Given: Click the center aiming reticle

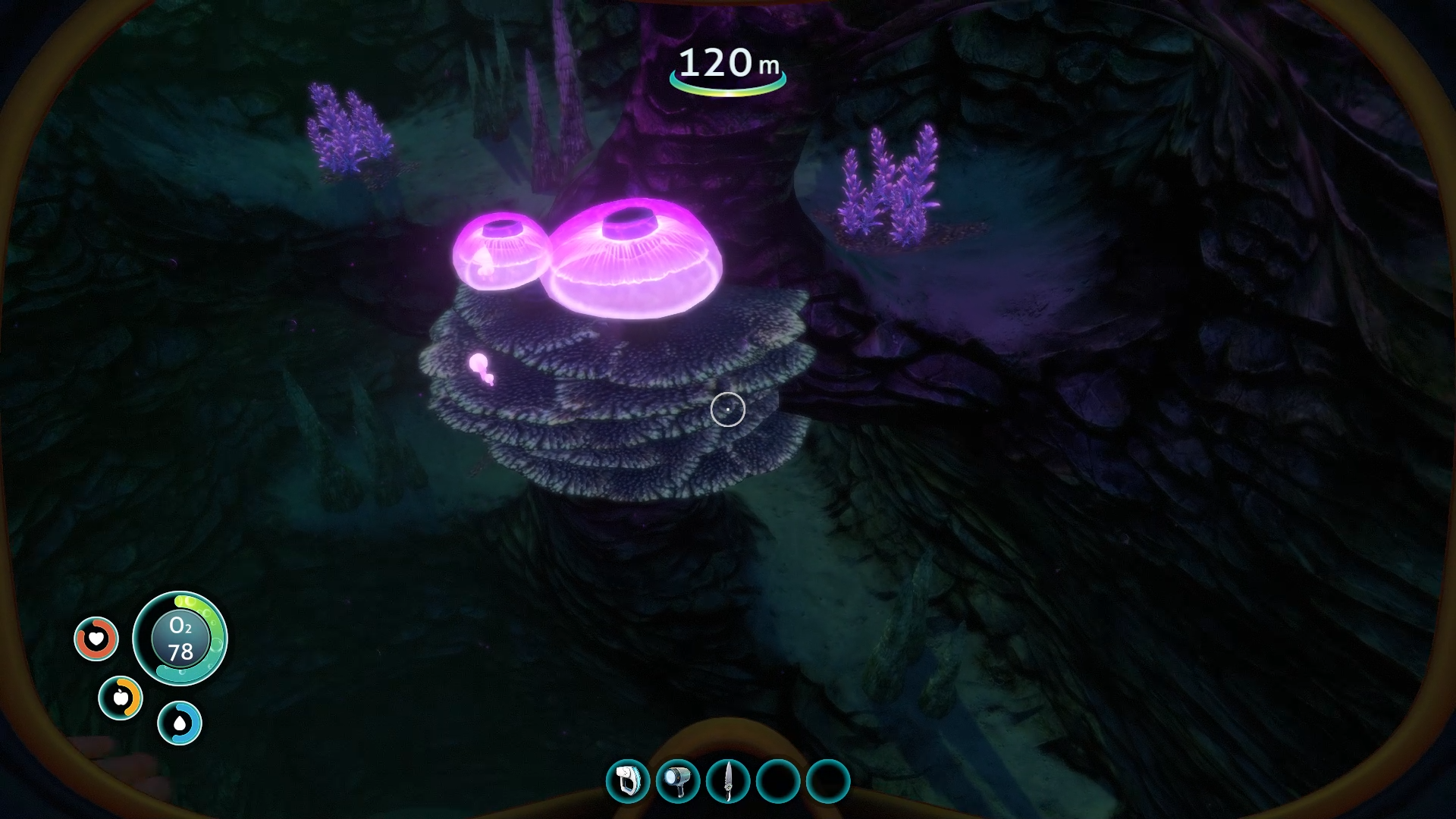Looking at the screenshot, I should [727, 409].
